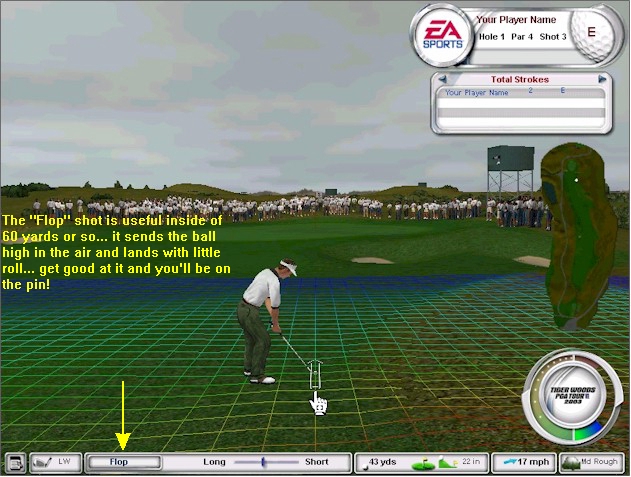
Task: Show next Total Strokes scoreboard page
Action: coord(602,79)
